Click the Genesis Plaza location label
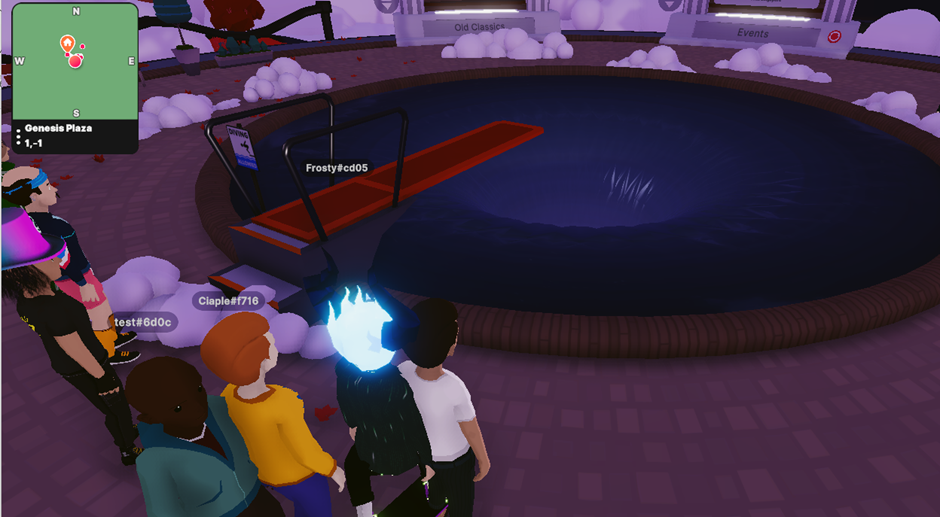 60,129
